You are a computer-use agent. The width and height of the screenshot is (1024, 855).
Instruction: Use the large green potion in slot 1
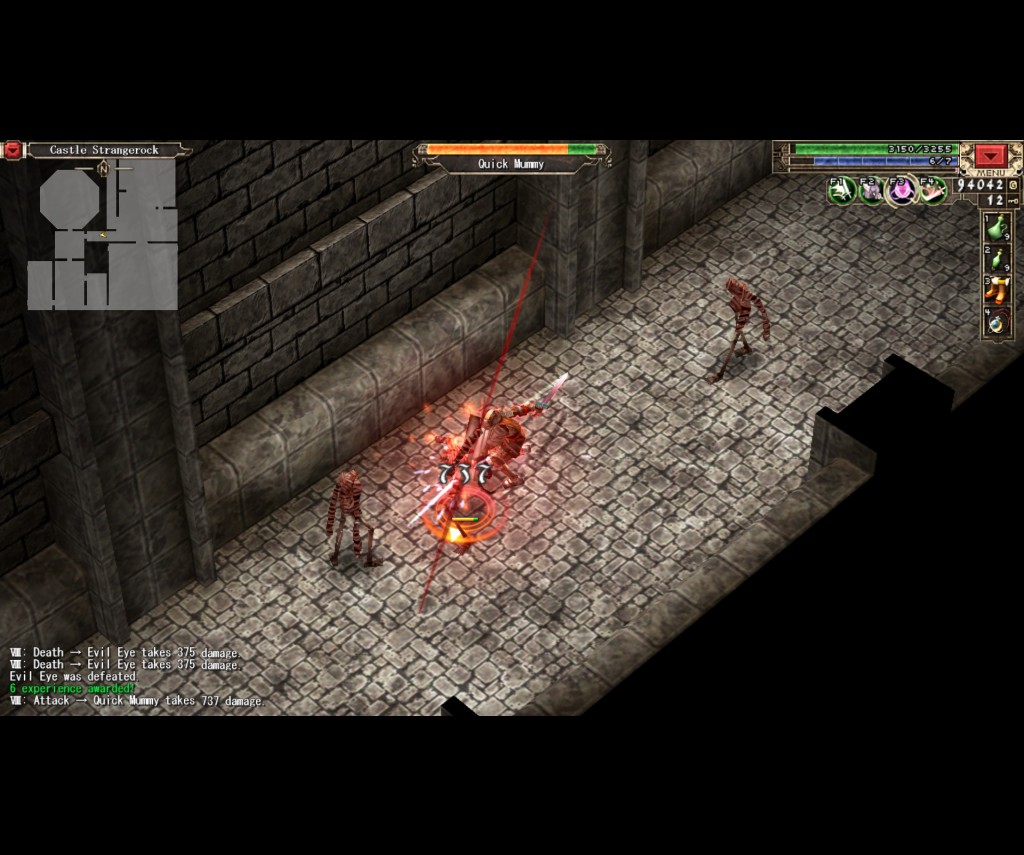[997, 227]
